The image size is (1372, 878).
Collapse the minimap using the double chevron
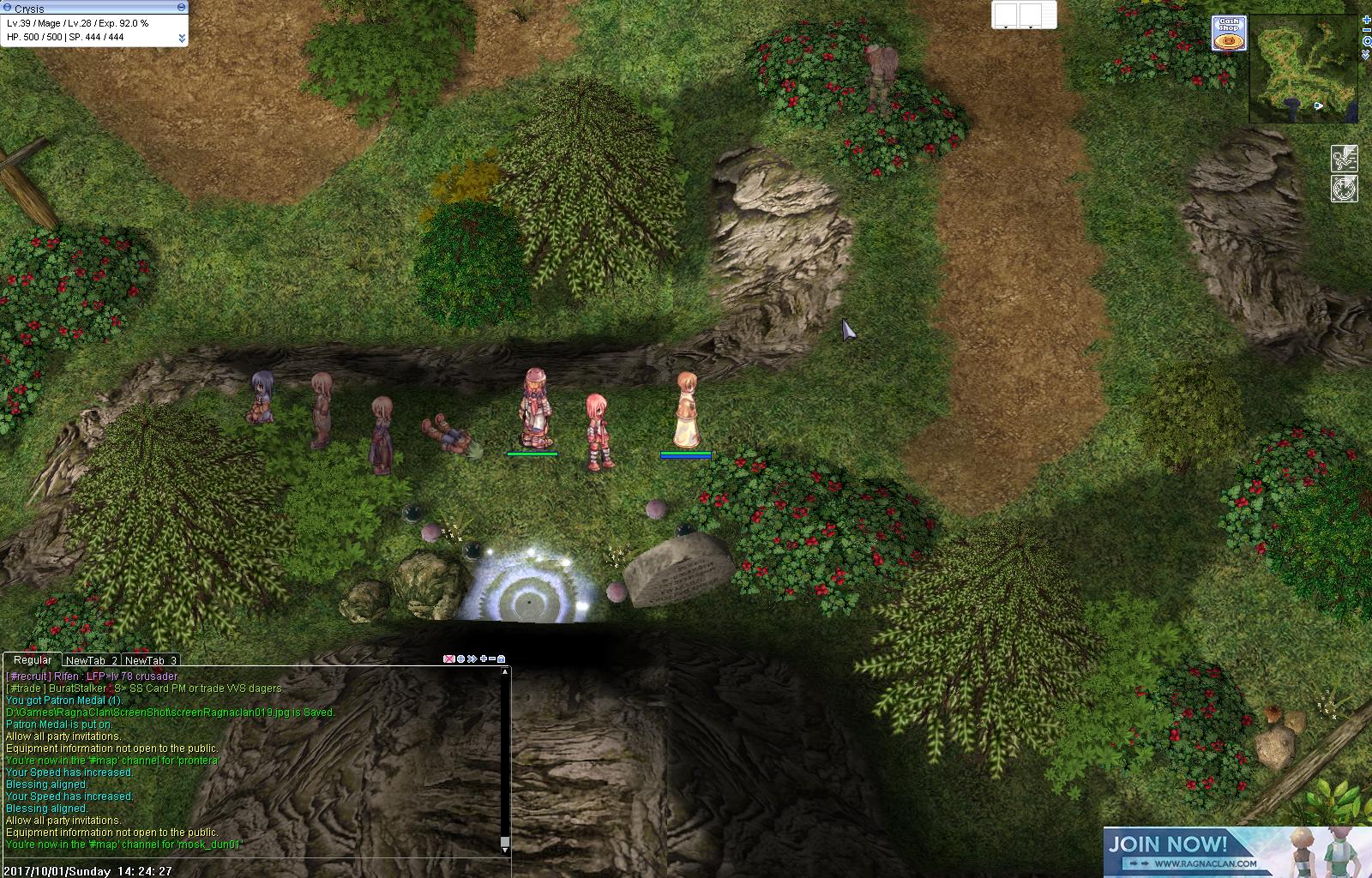tap(1367, 53)
